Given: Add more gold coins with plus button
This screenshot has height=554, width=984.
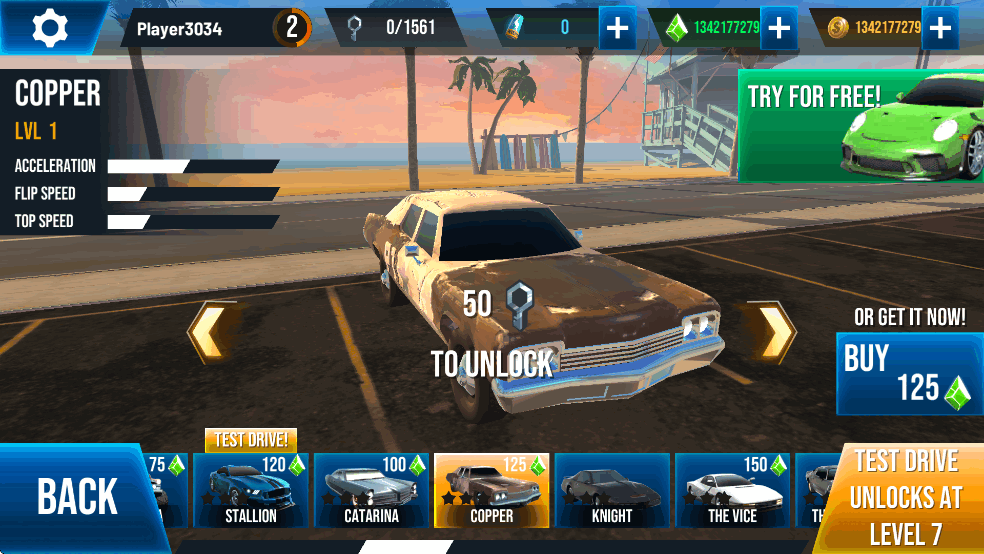Looking at the screenshot, I should 939,28.
